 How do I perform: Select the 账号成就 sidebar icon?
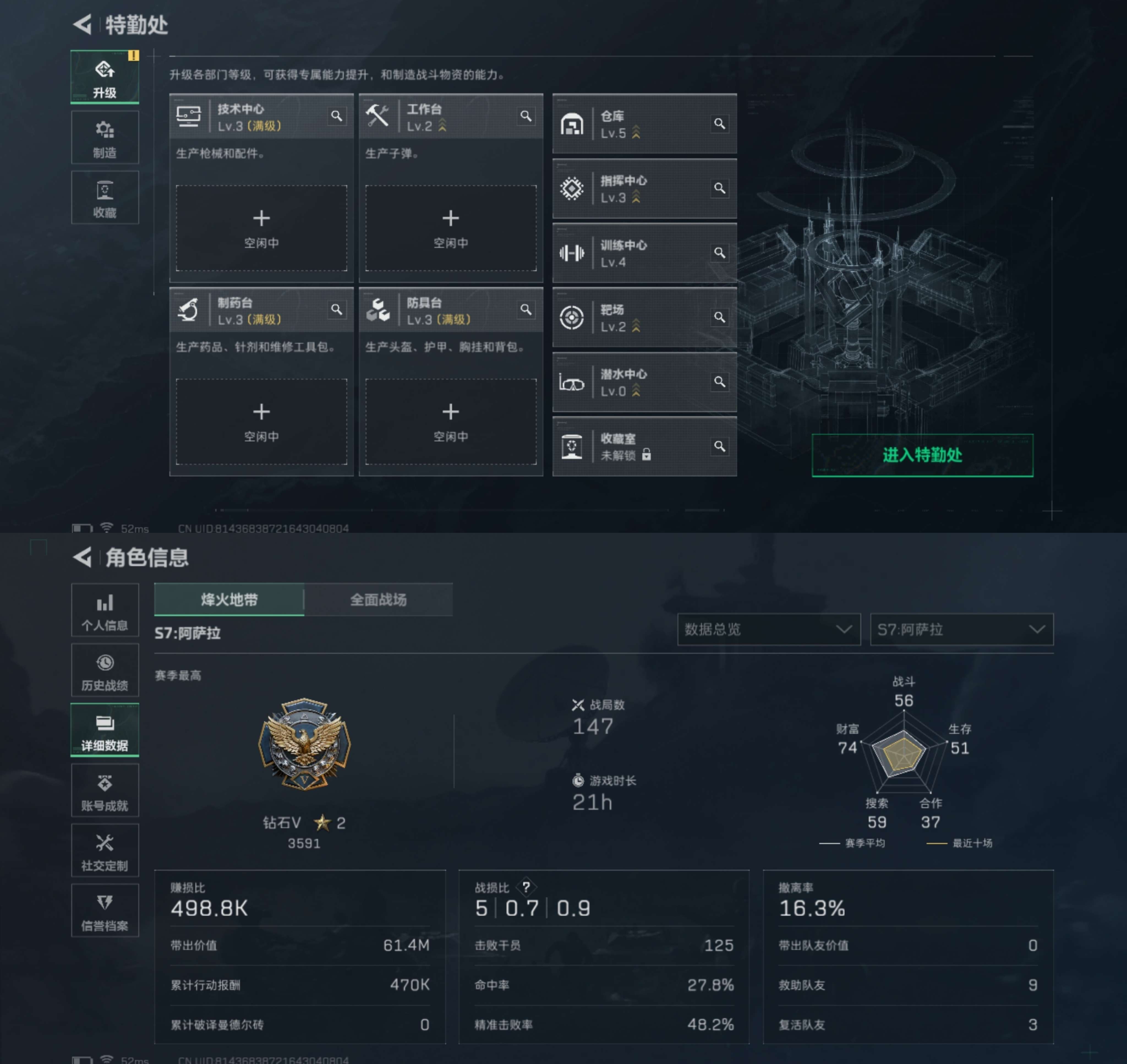tap(105, 791)
